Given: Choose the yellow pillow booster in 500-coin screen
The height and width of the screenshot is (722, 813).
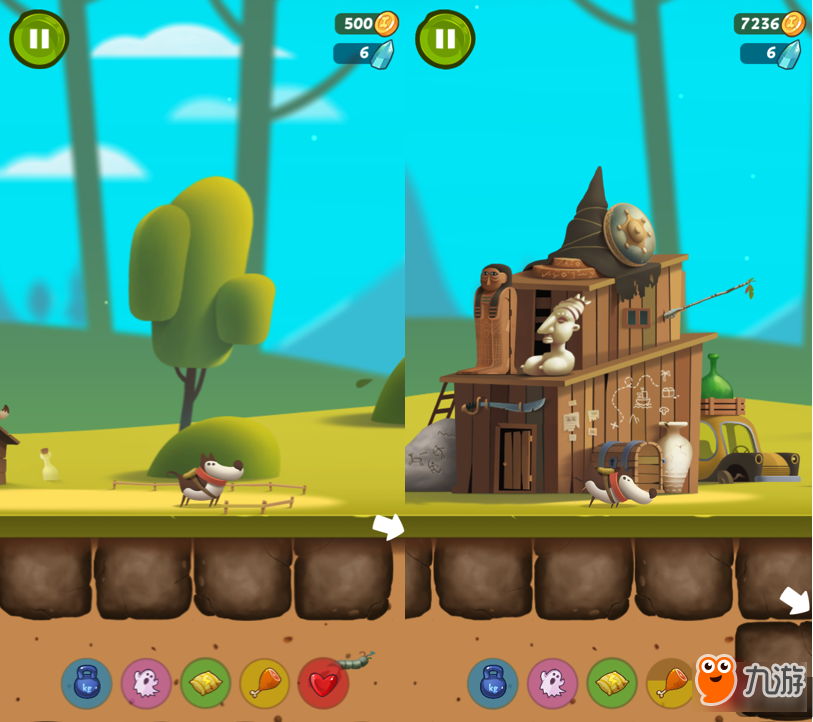Looking at the screenshot, I should 205,683.
